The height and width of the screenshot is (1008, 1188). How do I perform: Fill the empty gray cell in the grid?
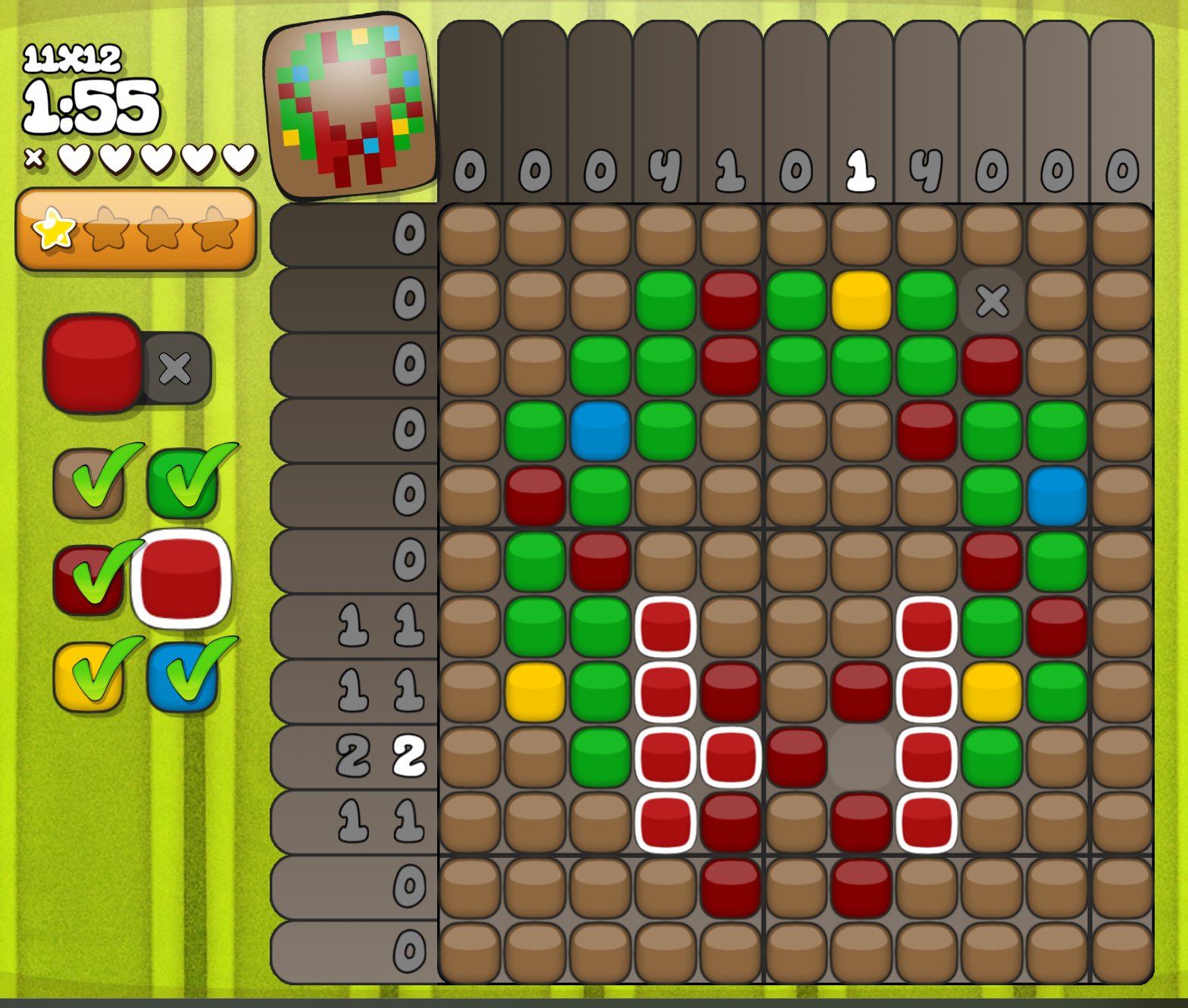click(x=861, y=757)
